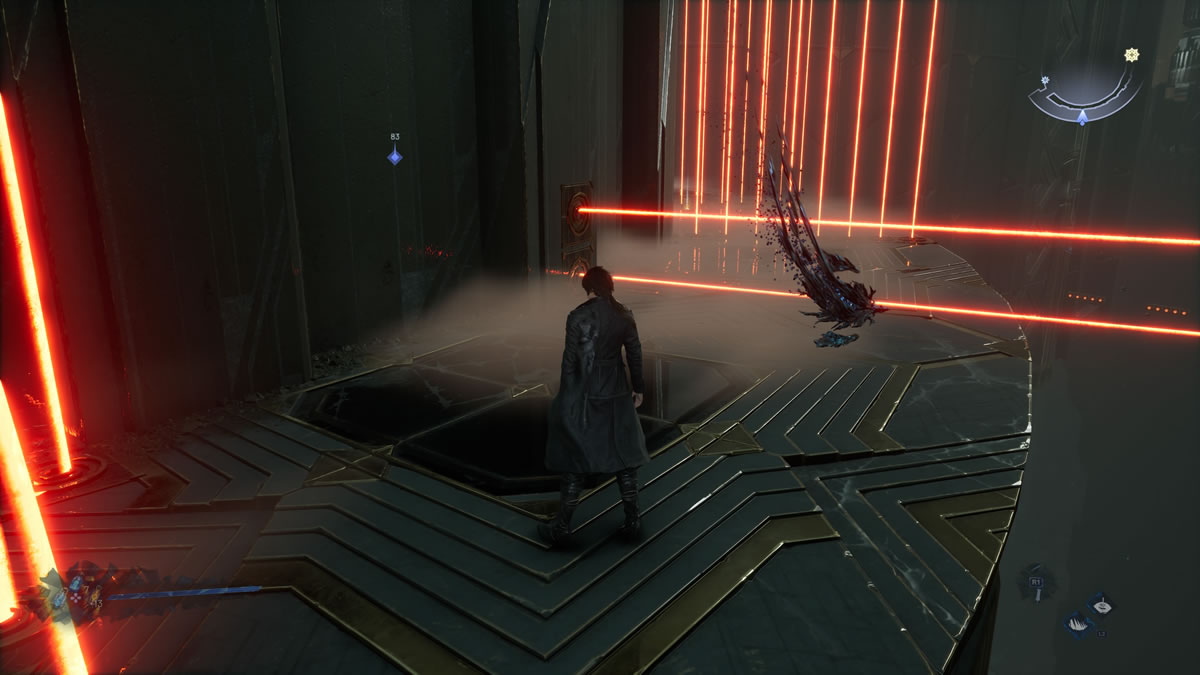Select the blue potion item slot
The width and height of the screenshot is (1200, 675).
76,583
